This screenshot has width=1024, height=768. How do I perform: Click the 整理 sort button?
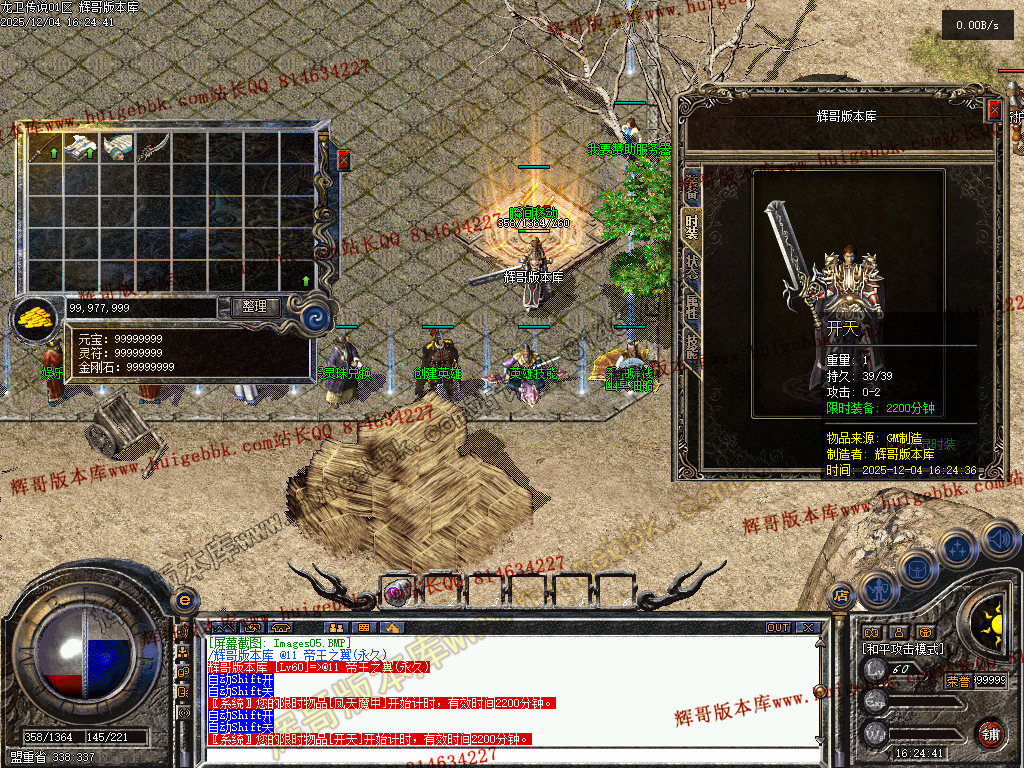[x=255, y=307]
